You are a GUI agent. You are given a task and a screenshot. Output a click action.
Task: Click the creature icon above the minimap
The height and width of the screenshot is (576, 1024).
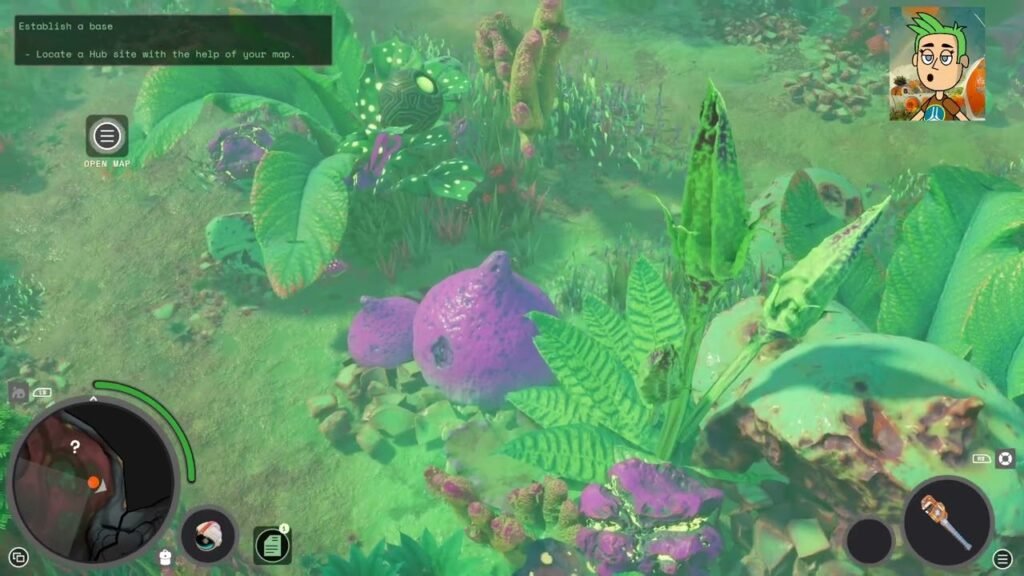click(x=18, y=393)
